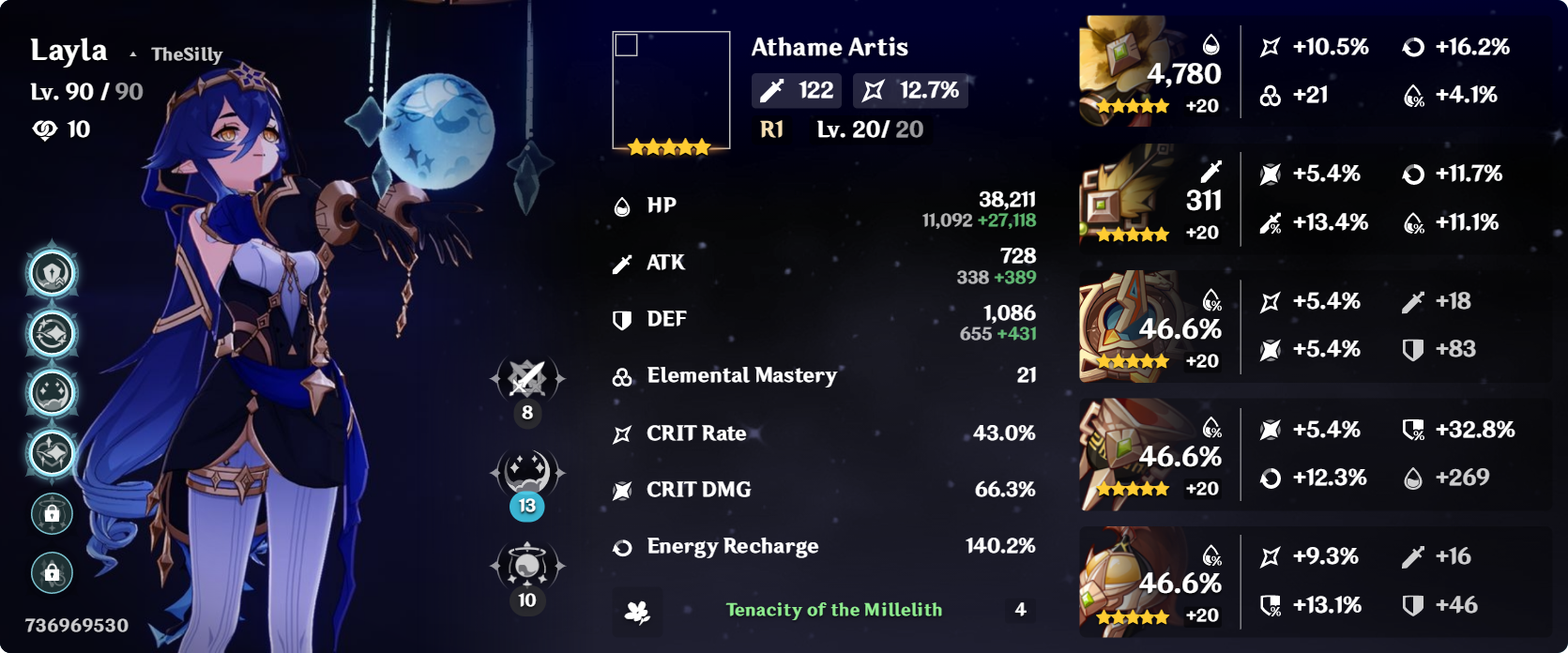Click the Tenacity of the Millelith set name

833,610
